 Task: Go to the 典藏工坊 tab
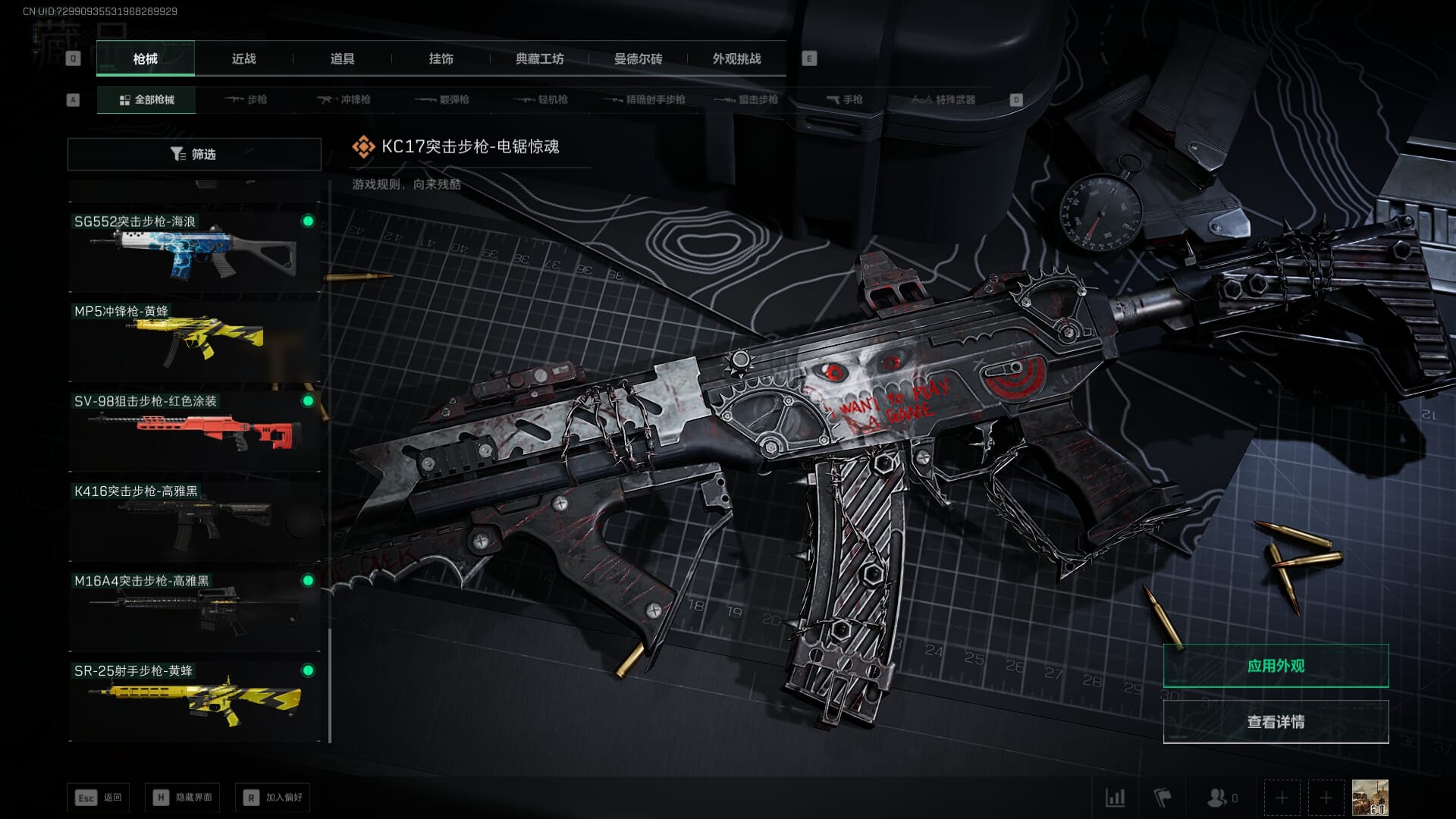pyautogui.click(x=539, y=59)
